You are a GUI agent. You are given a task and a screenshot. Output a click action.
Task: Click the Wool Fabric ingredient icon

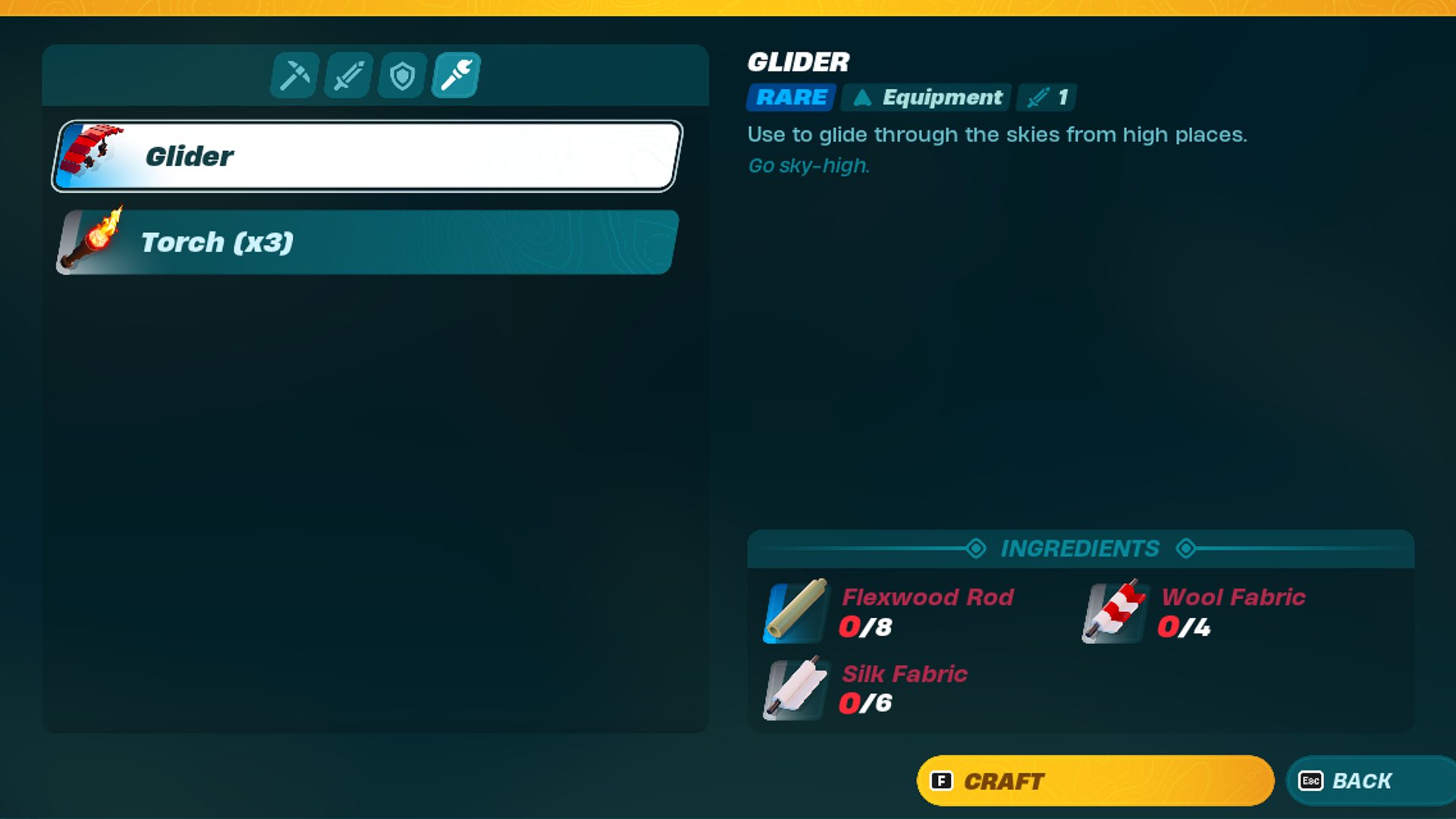coord(1111,613)
